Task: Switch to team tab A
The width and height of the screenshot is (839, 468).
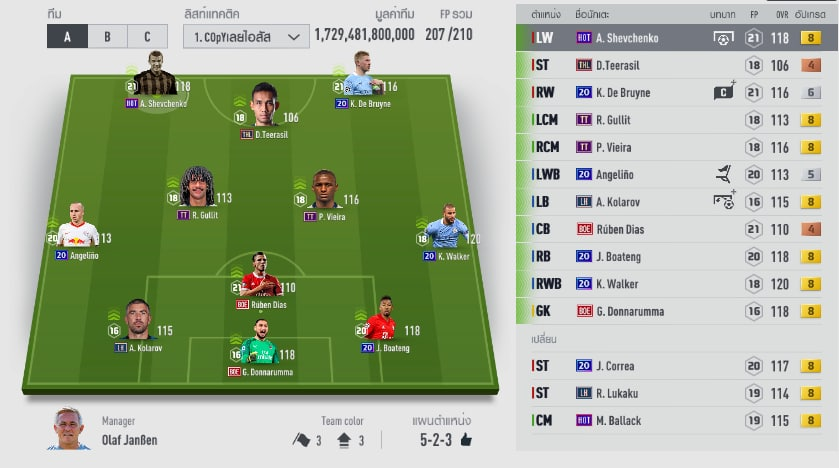Action: point(67,36)
